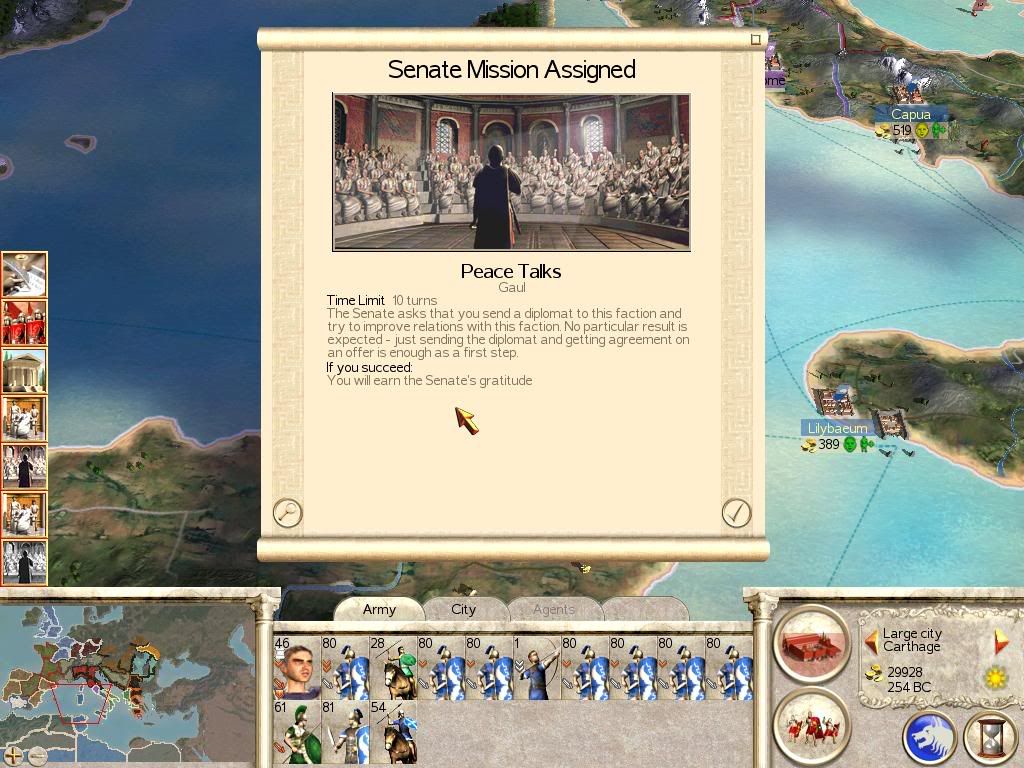
Task: End the turn with the hourglass button
Action: point(988,737)
